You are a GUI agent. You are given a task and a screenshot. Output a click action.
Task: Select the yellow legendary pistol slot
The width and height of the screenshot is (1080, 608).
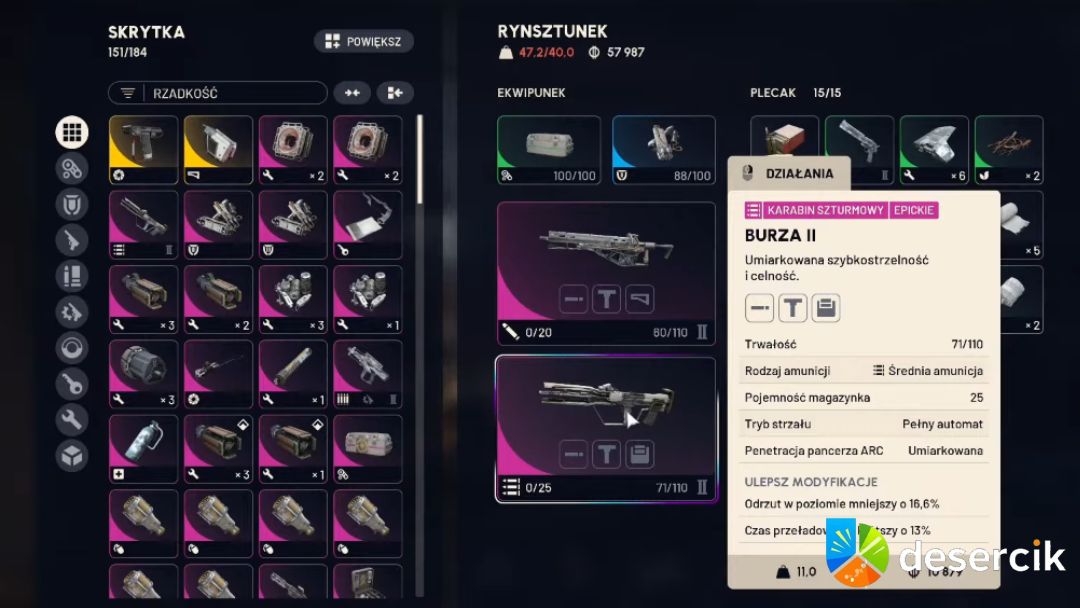[143, 150]
